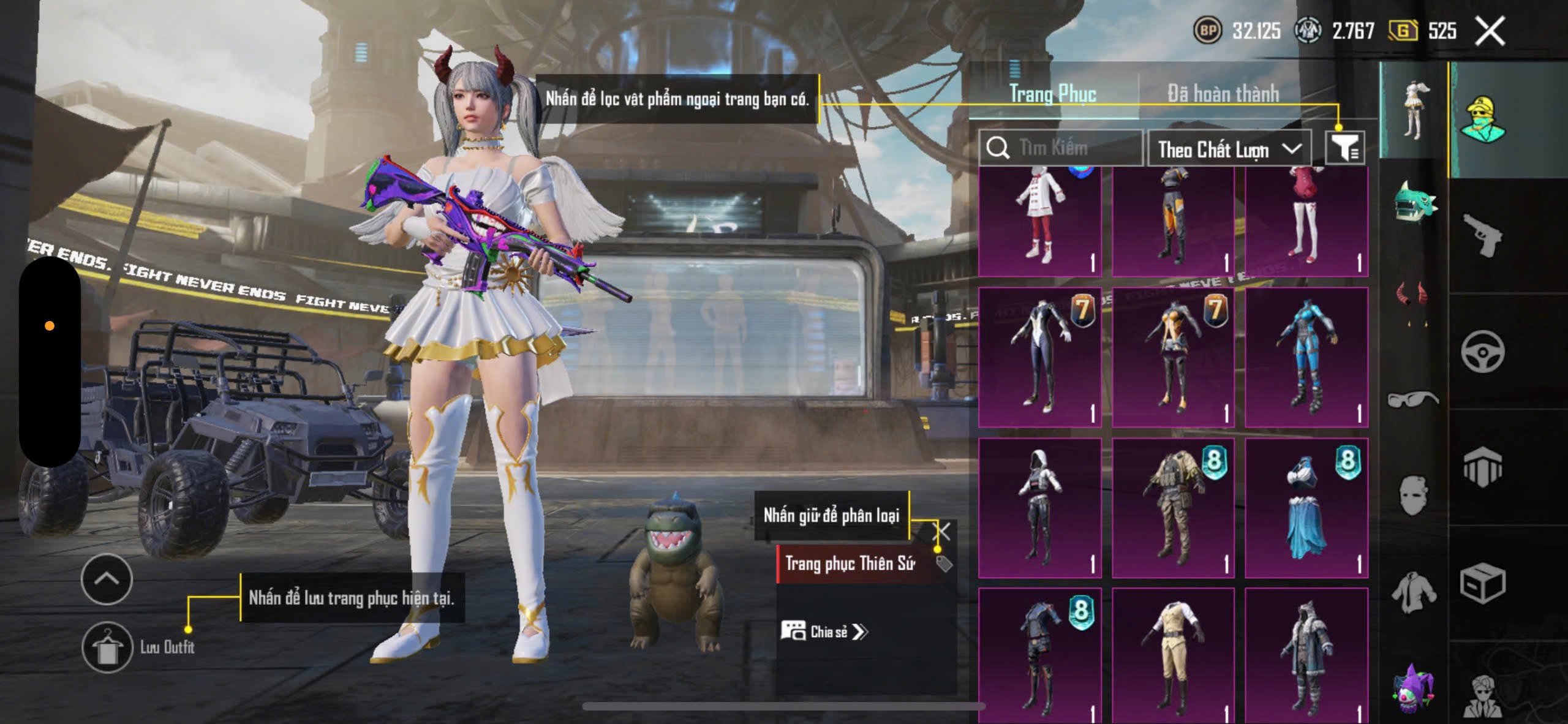Open the steering wheel vehicle category
This screenshot has height=724, width=1568.
[x=1482, y=352]
